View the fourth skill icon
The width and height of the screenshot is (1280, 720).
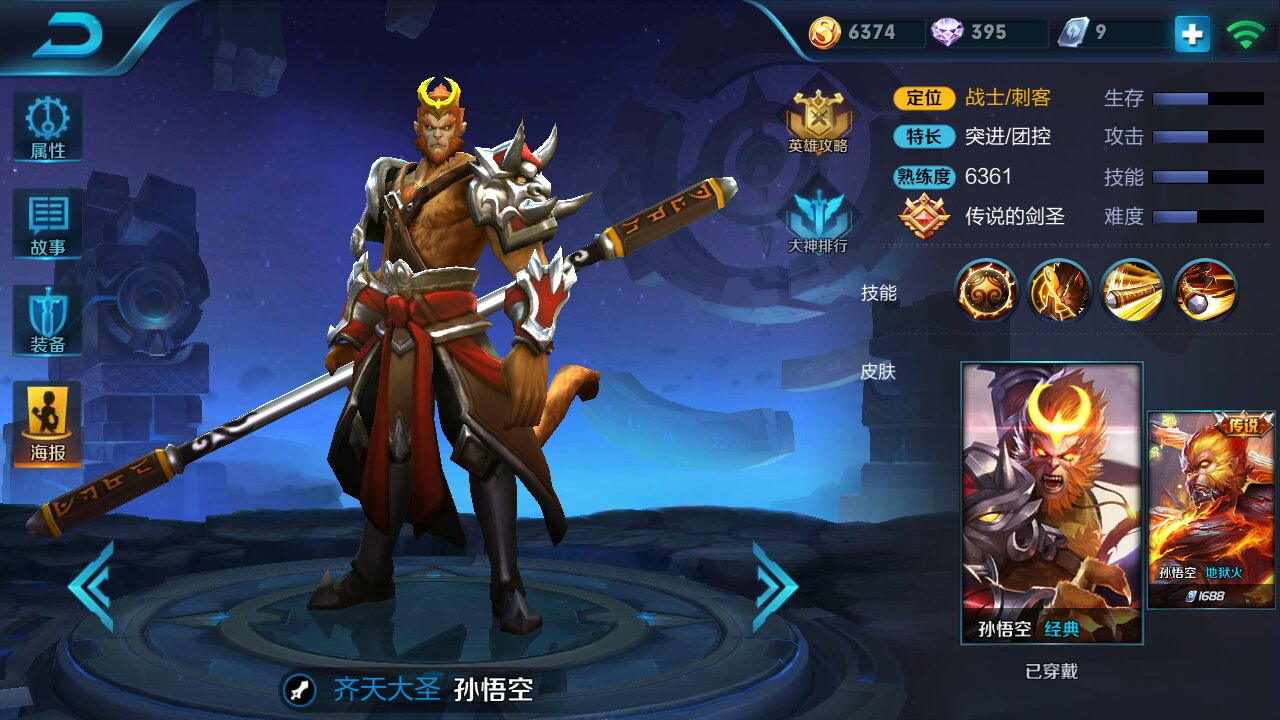[1205, 290]
